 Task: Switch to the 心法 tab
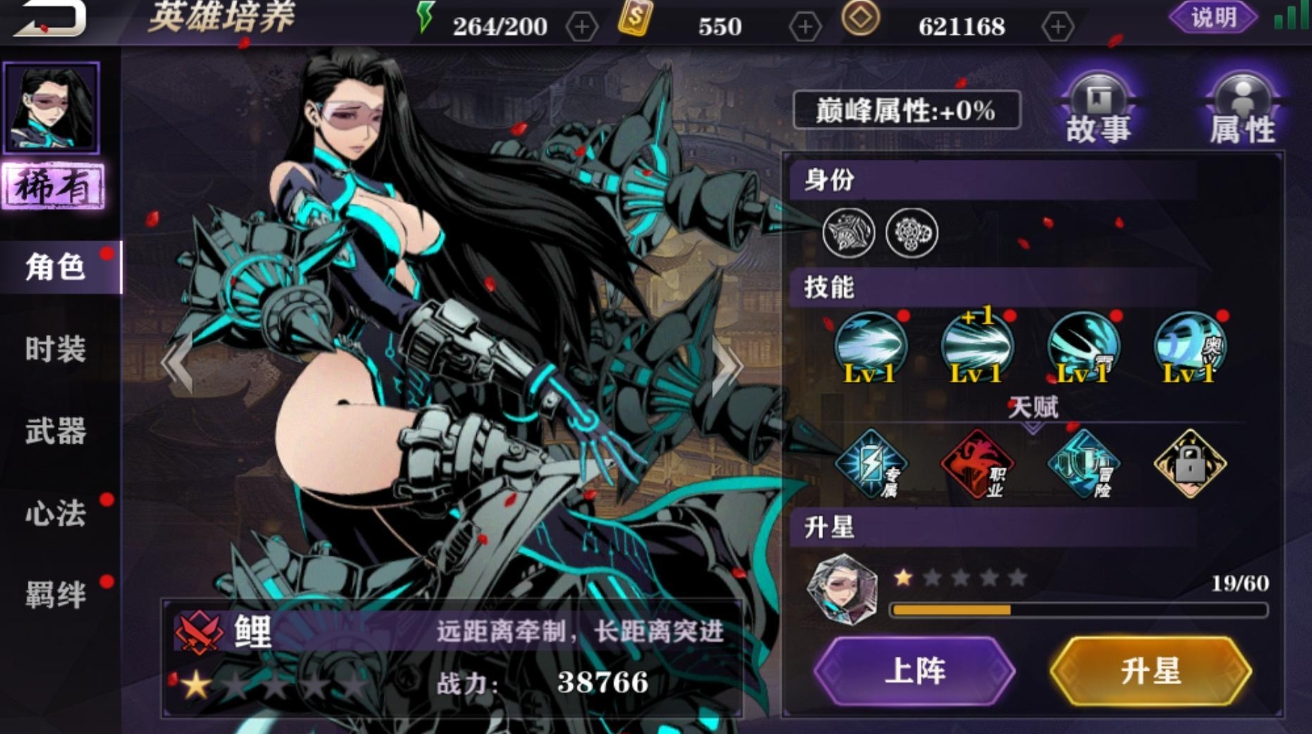(56, 513)
